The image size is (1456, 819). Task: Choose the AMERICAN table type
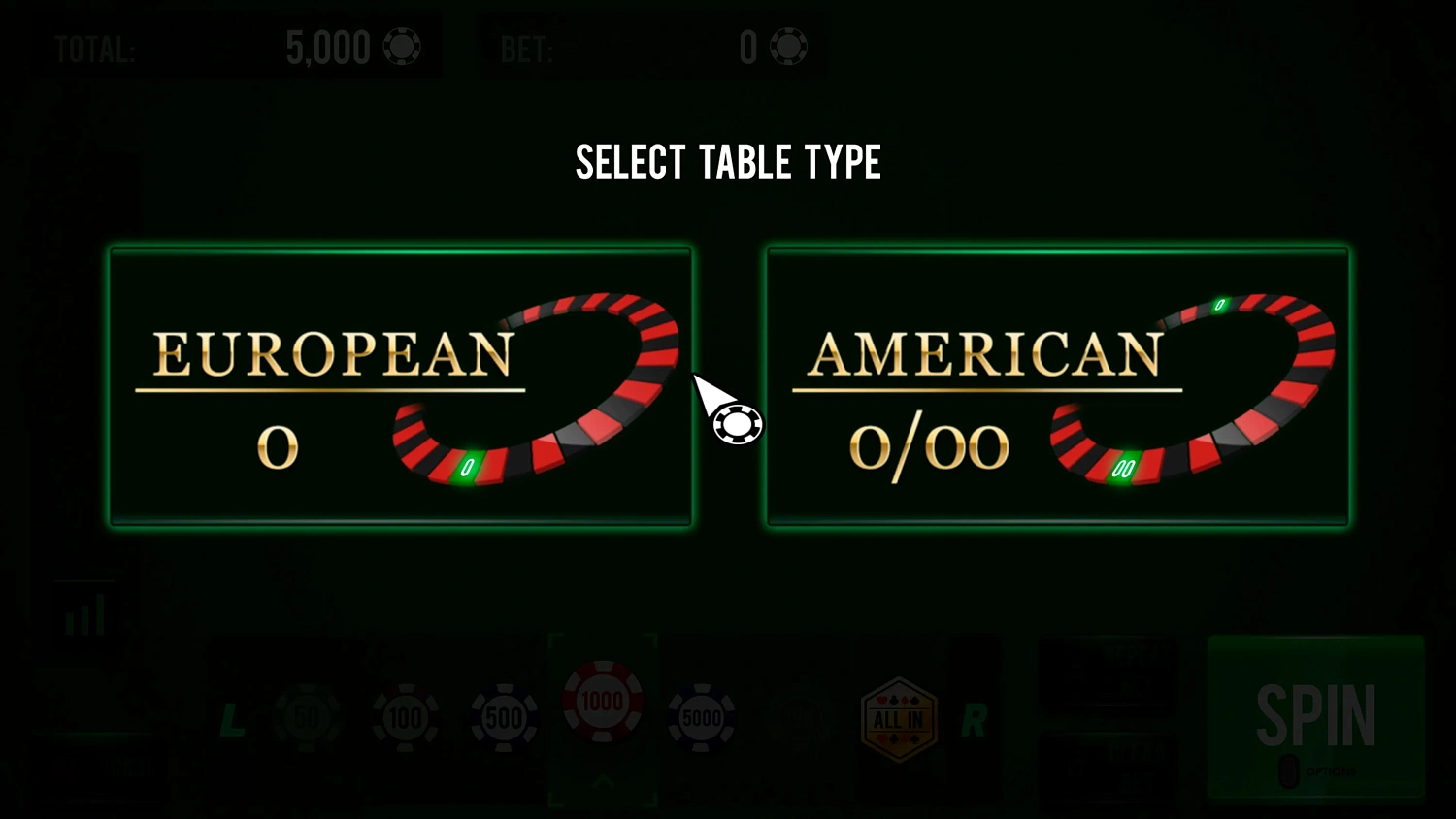[1057, 386]
